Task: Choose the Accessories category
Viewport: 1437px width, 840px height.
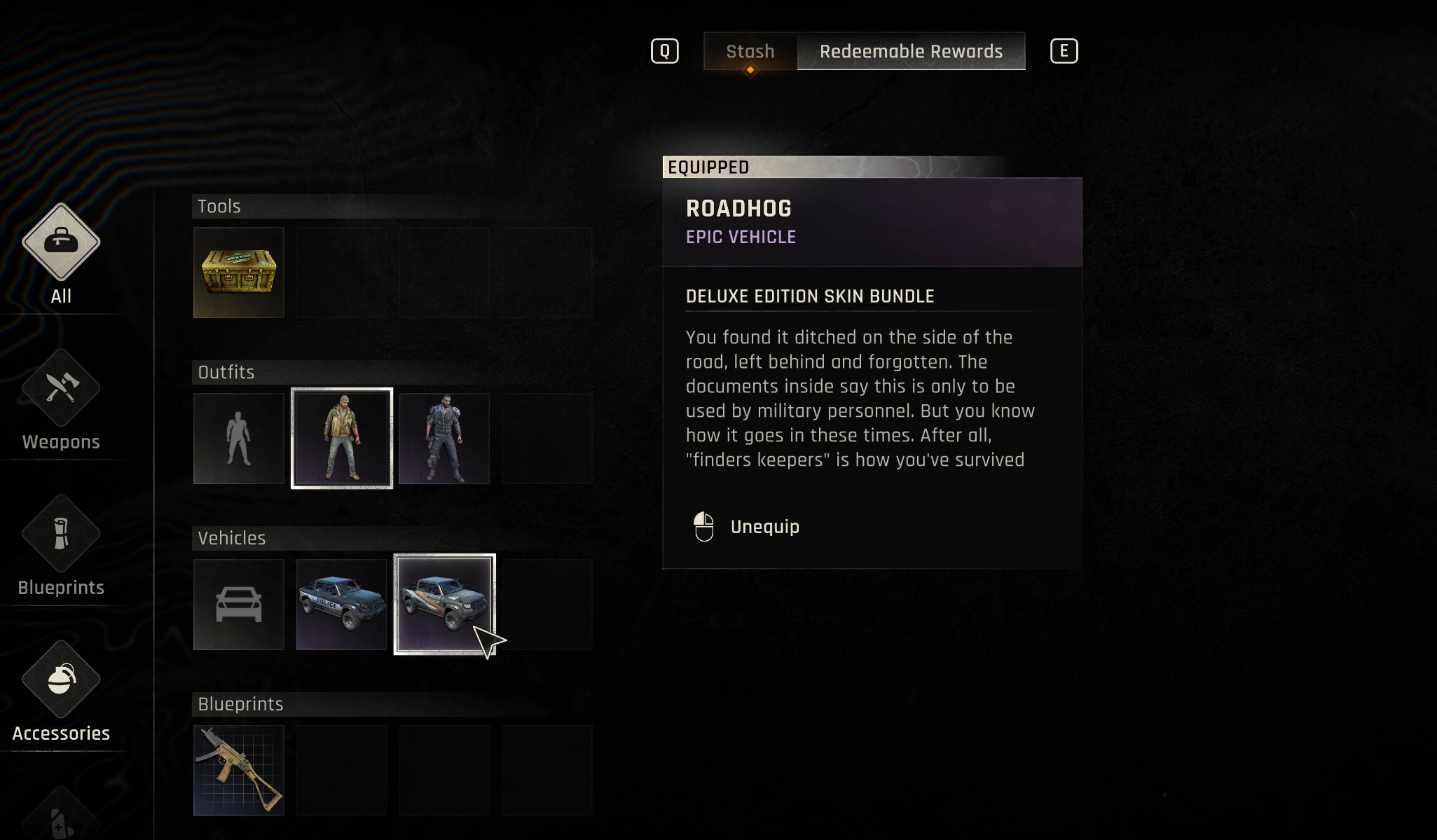Action: tap(61, 692)
